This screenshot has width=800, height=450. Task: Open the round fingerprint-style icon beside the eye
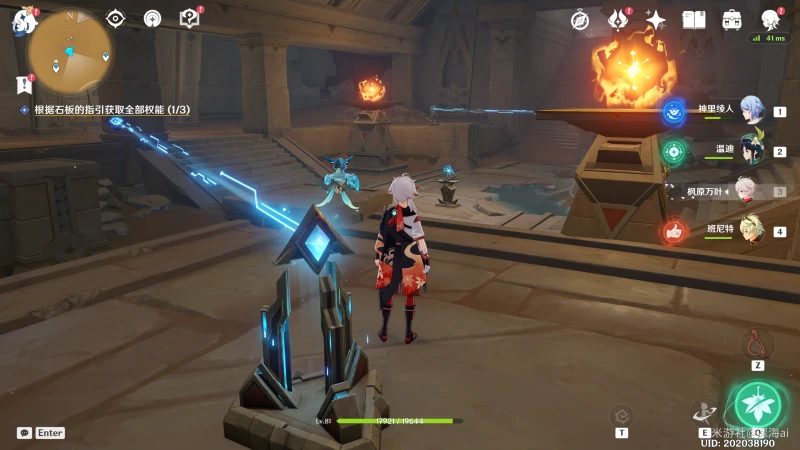(152, 18)
